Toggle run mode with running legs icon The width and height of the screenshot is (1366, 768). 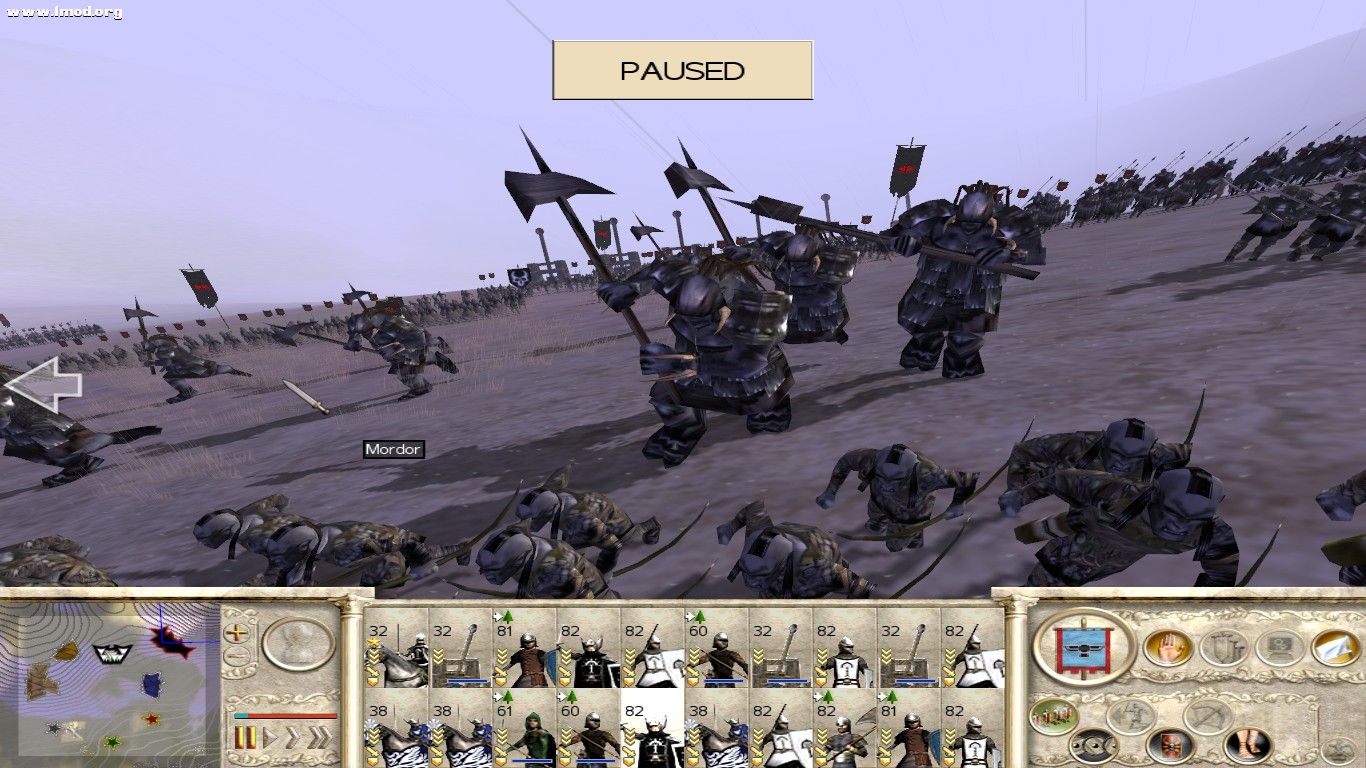pyautogui.click(x=1133, y=717)
